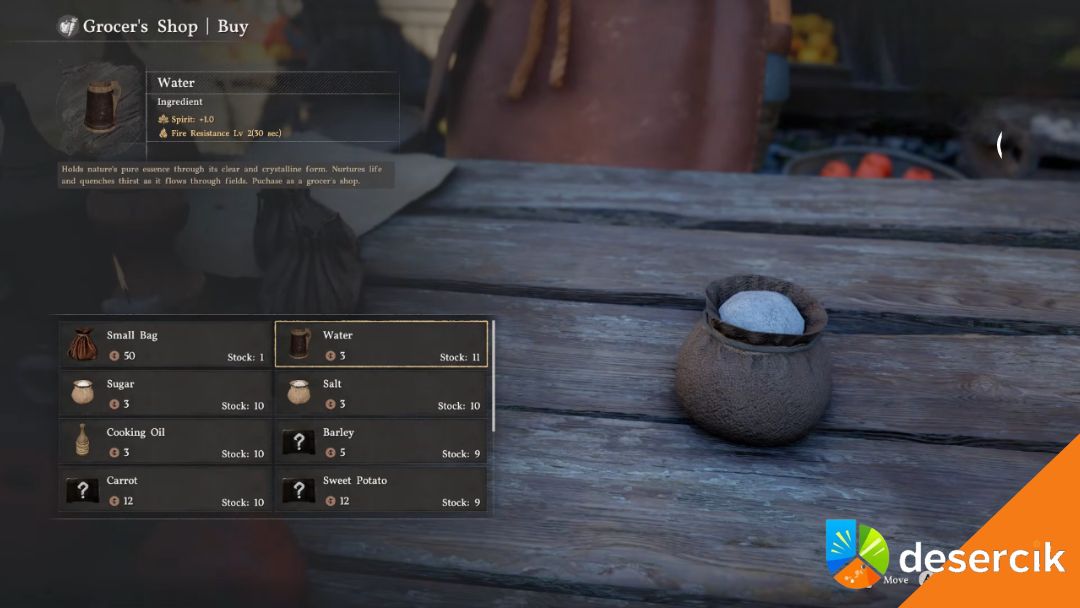Image resolution: width=1080 pixels, height=608 pixels.
Task: Select the Salt shop entry
Action: coord(381,394)
